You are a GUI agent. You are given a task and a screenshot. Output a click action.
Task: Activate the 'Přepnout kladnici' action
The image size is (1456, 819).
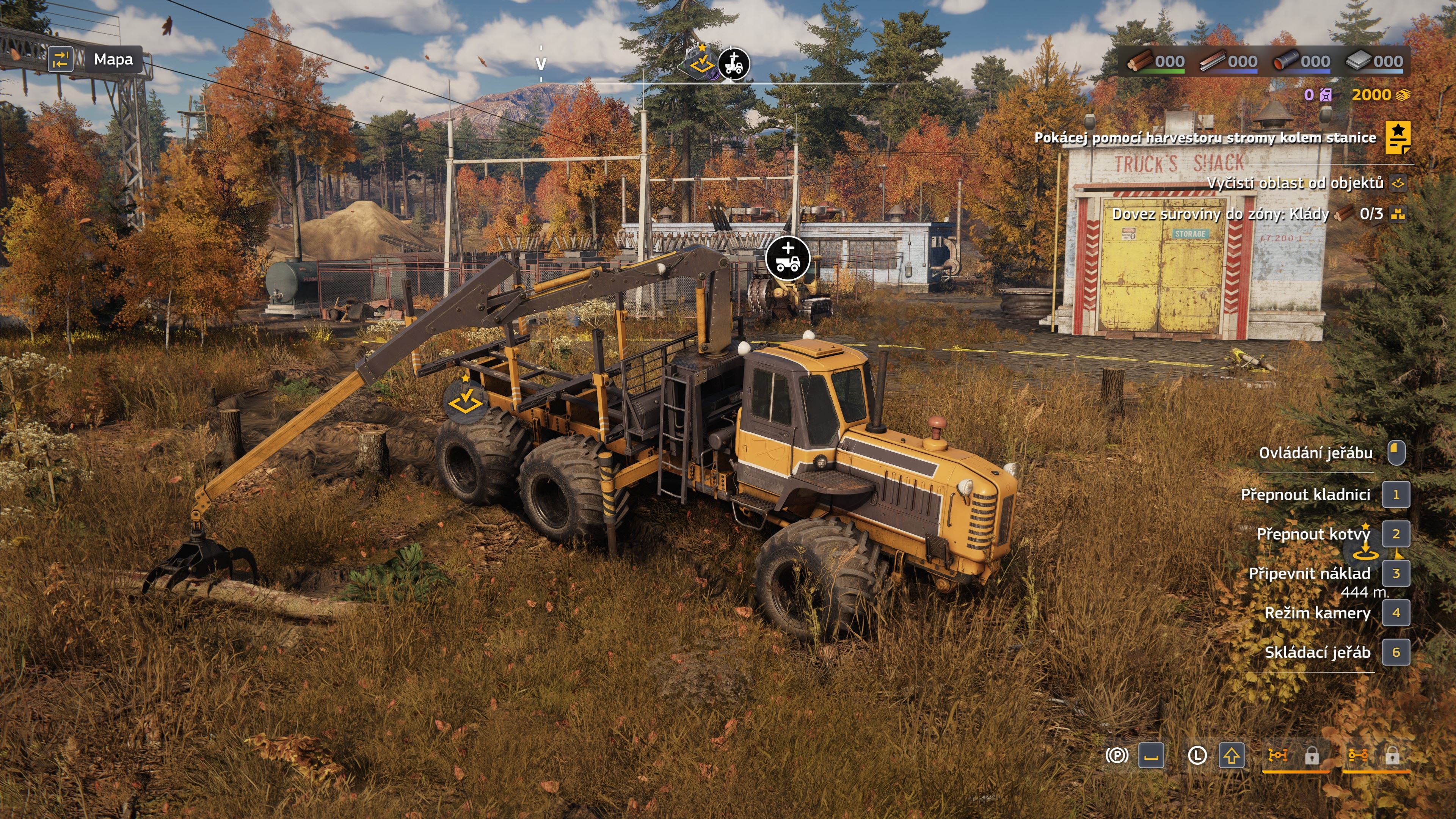pos(1305,495)
